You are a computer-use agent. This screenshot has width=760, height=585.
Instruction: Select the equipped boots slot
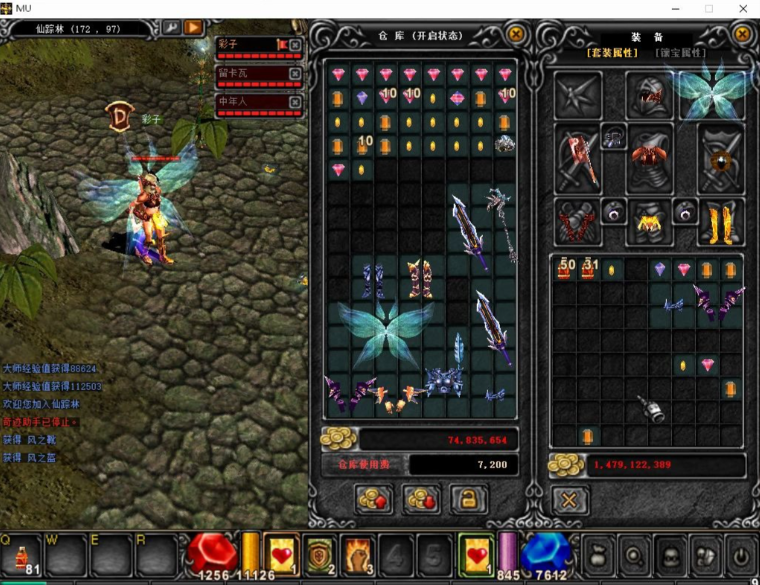point(720,222)
